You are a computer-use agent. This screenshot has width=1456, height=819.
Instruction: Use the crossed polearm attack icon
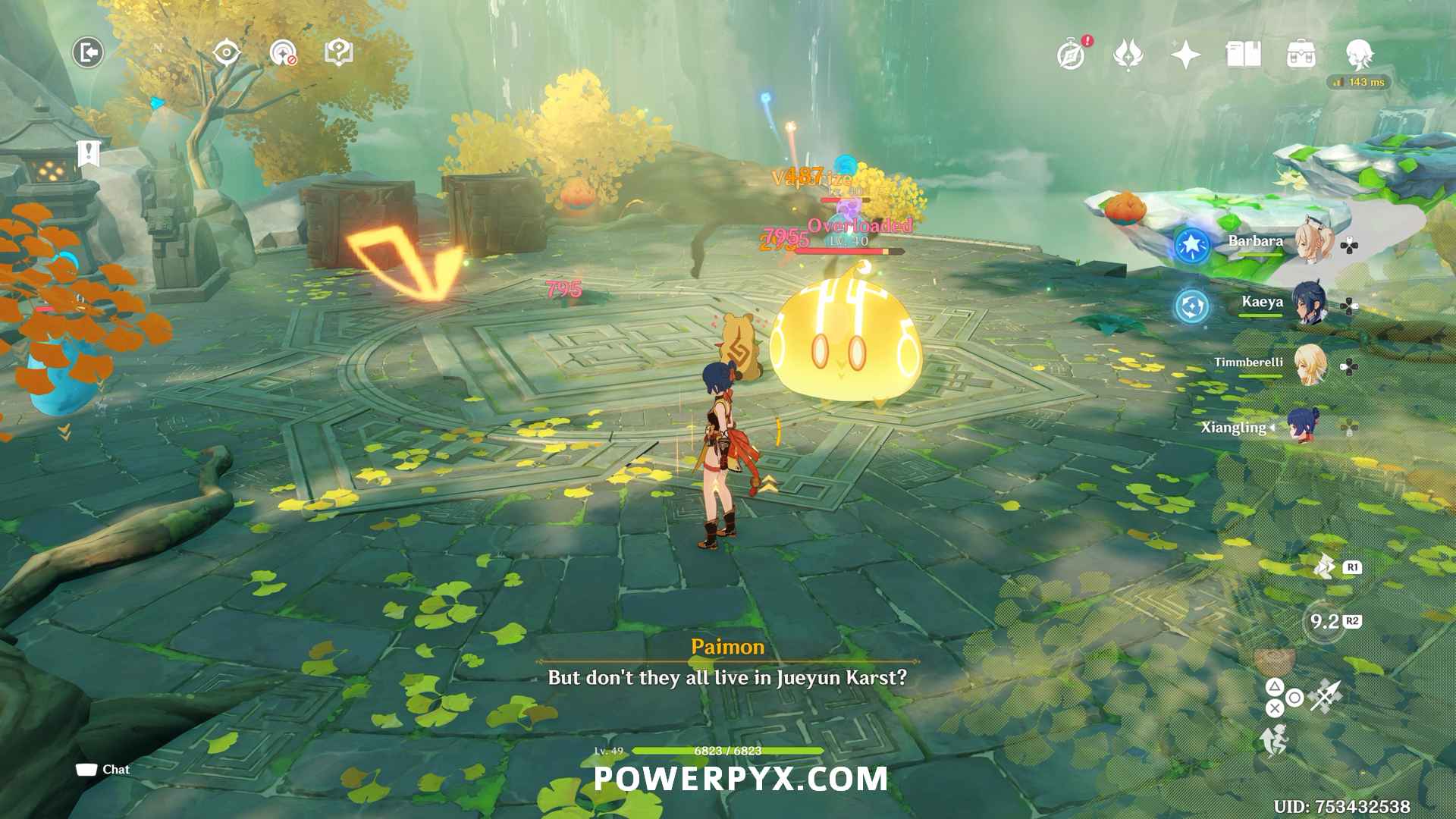pos(1326,695)
